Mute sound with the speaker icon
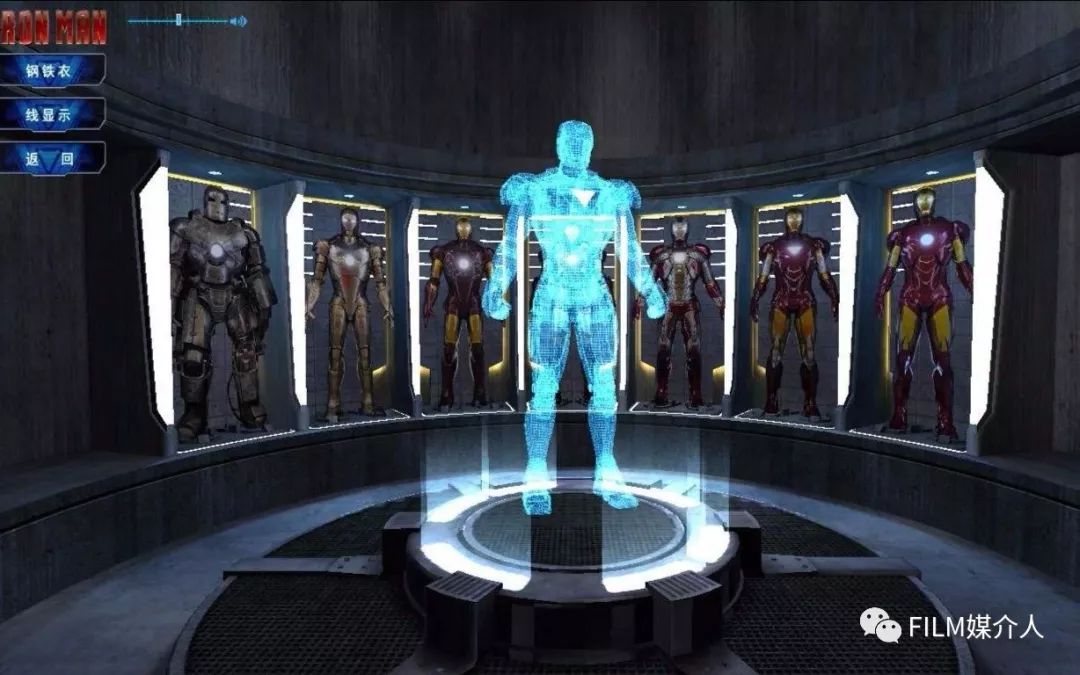This screenshot has height=675, width=1080. coord(238,20)
